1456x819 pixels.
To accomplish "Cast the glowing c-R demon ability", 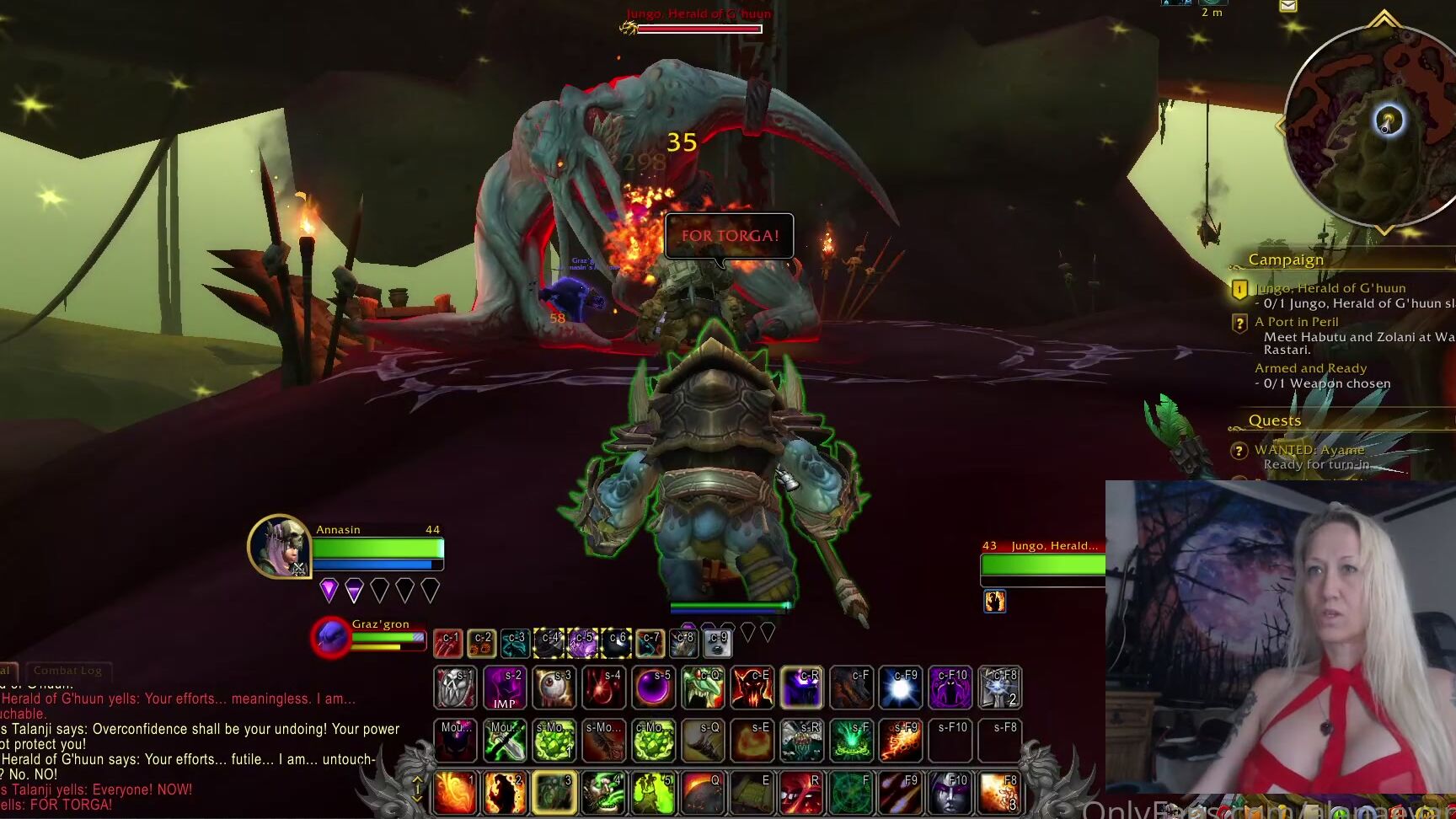I will (801, 688).
